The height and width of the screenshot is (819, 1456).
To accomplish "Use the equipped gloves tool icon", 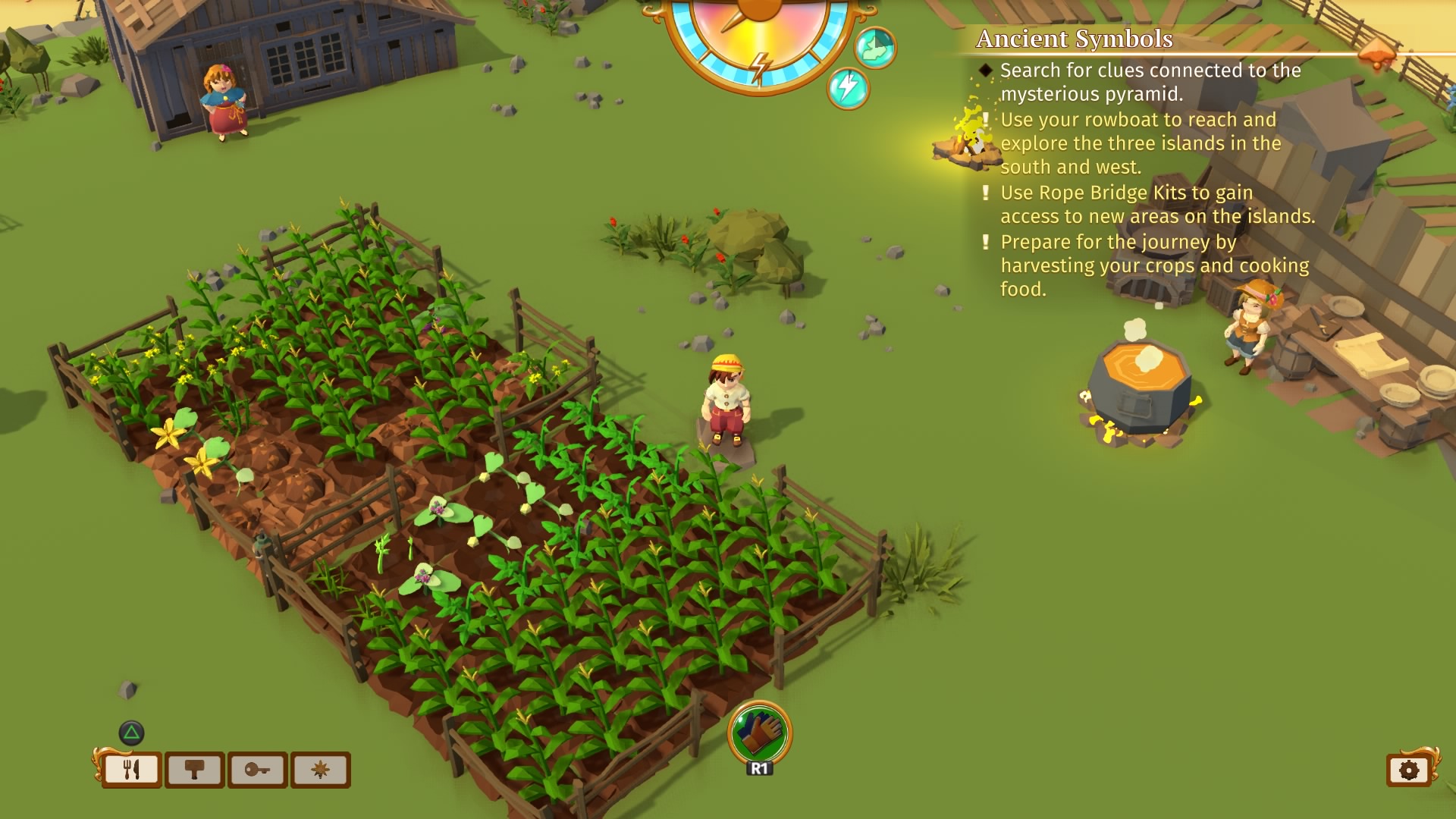I will click(759, 733).
